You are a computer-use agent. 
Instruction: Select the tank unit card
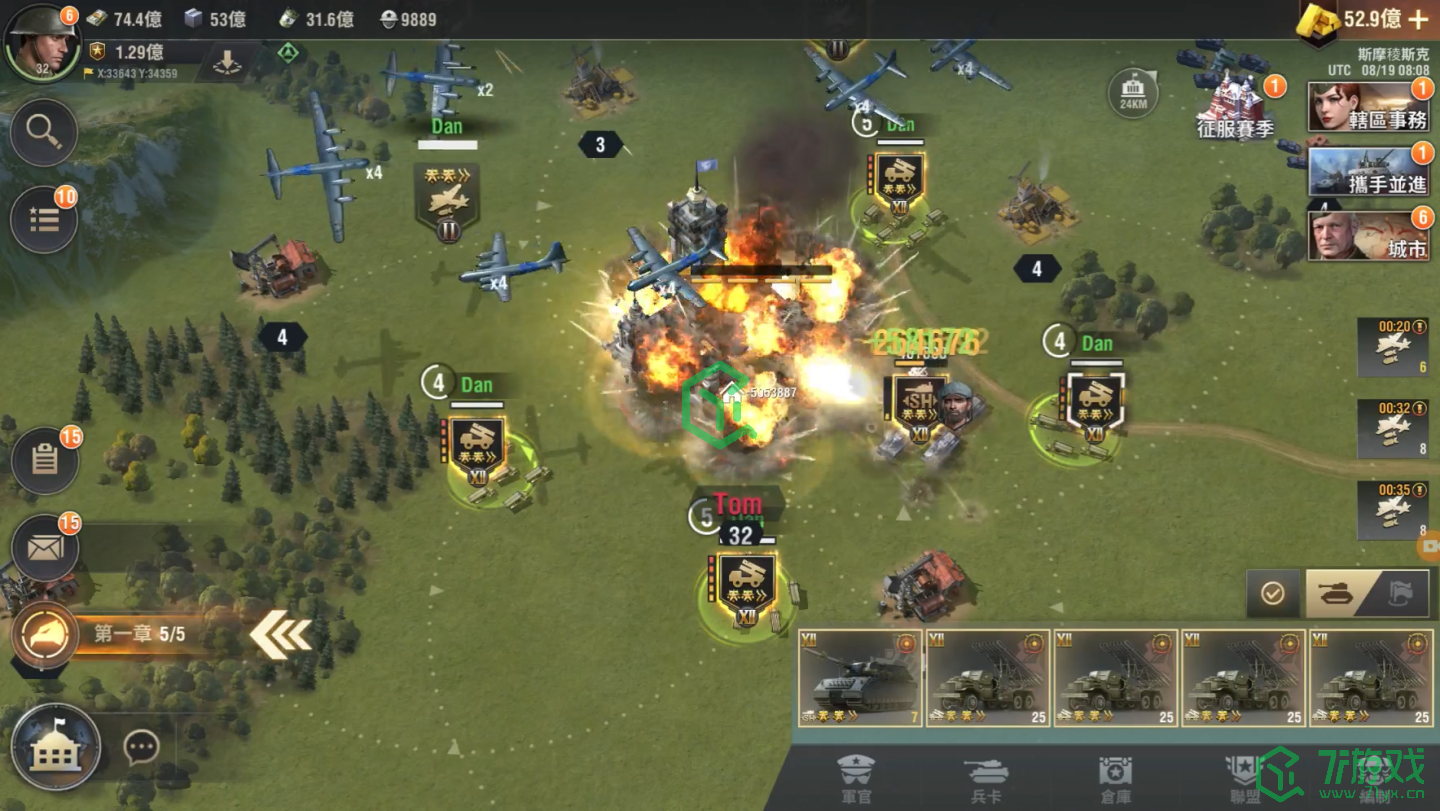(860, 678)
